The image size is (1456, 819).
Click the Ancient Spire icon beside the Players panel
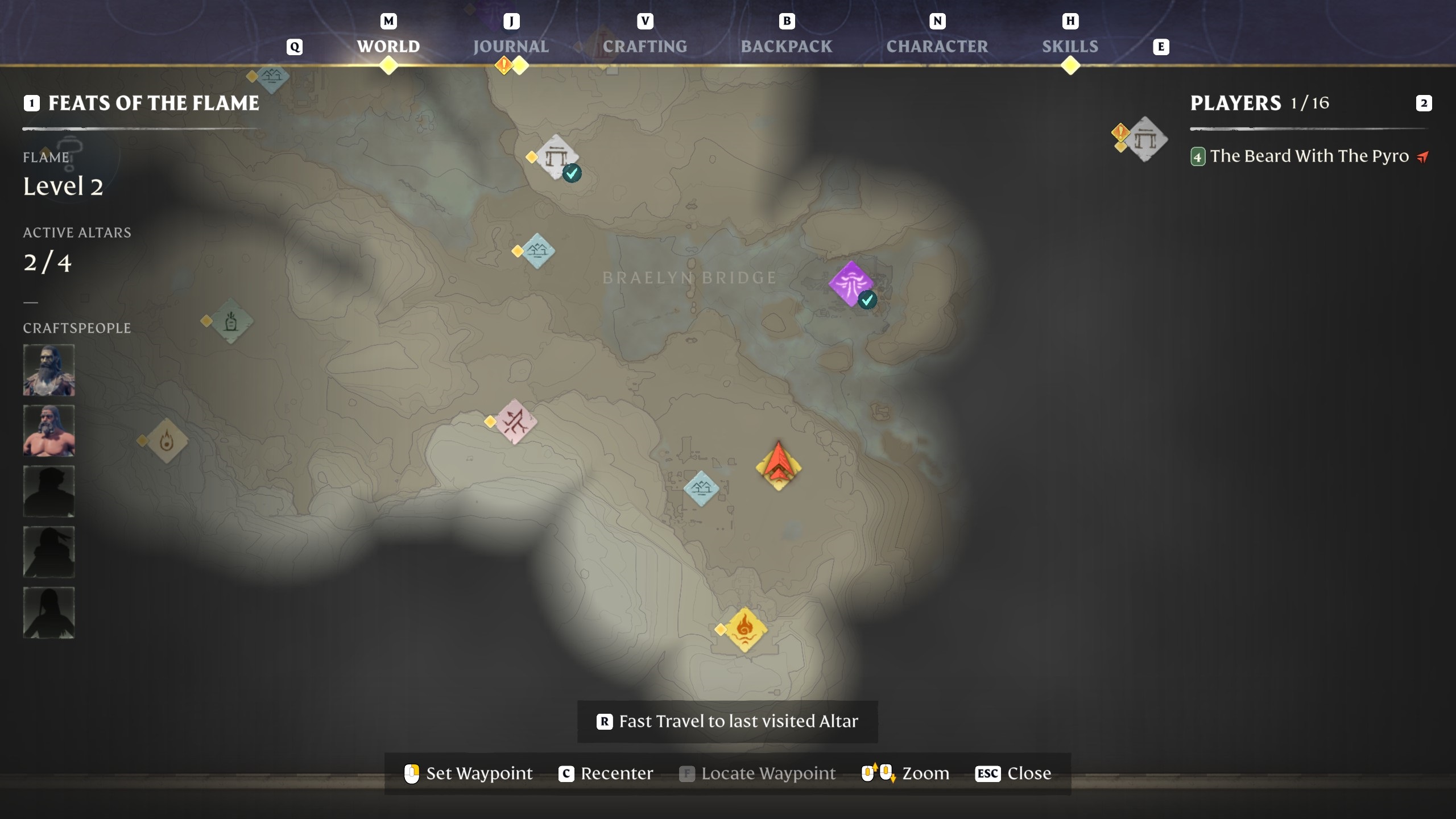click(x=1147, y=139)
